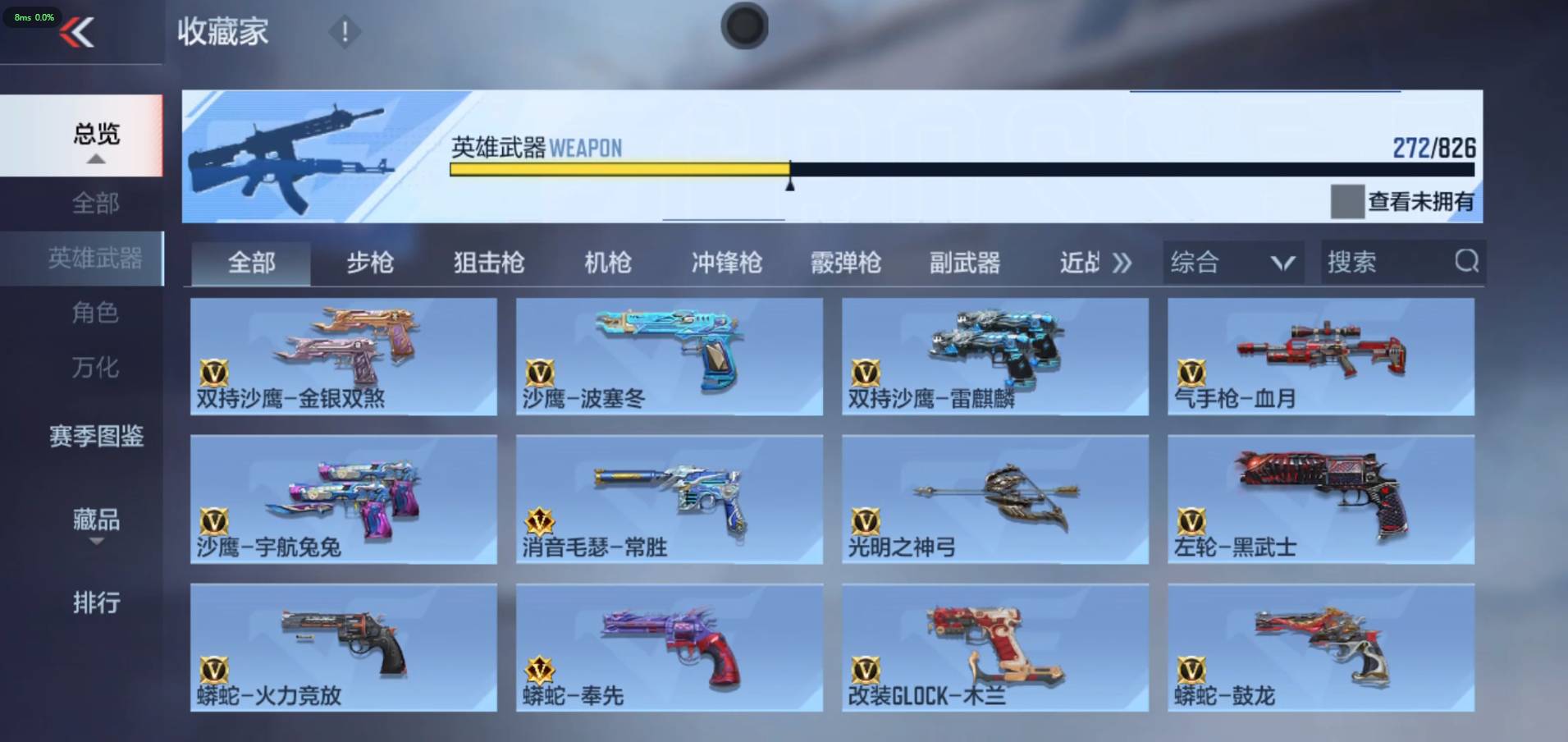Click the search magnifier icon
This screenshot has width=1568, height=742.
point(1468,261)
